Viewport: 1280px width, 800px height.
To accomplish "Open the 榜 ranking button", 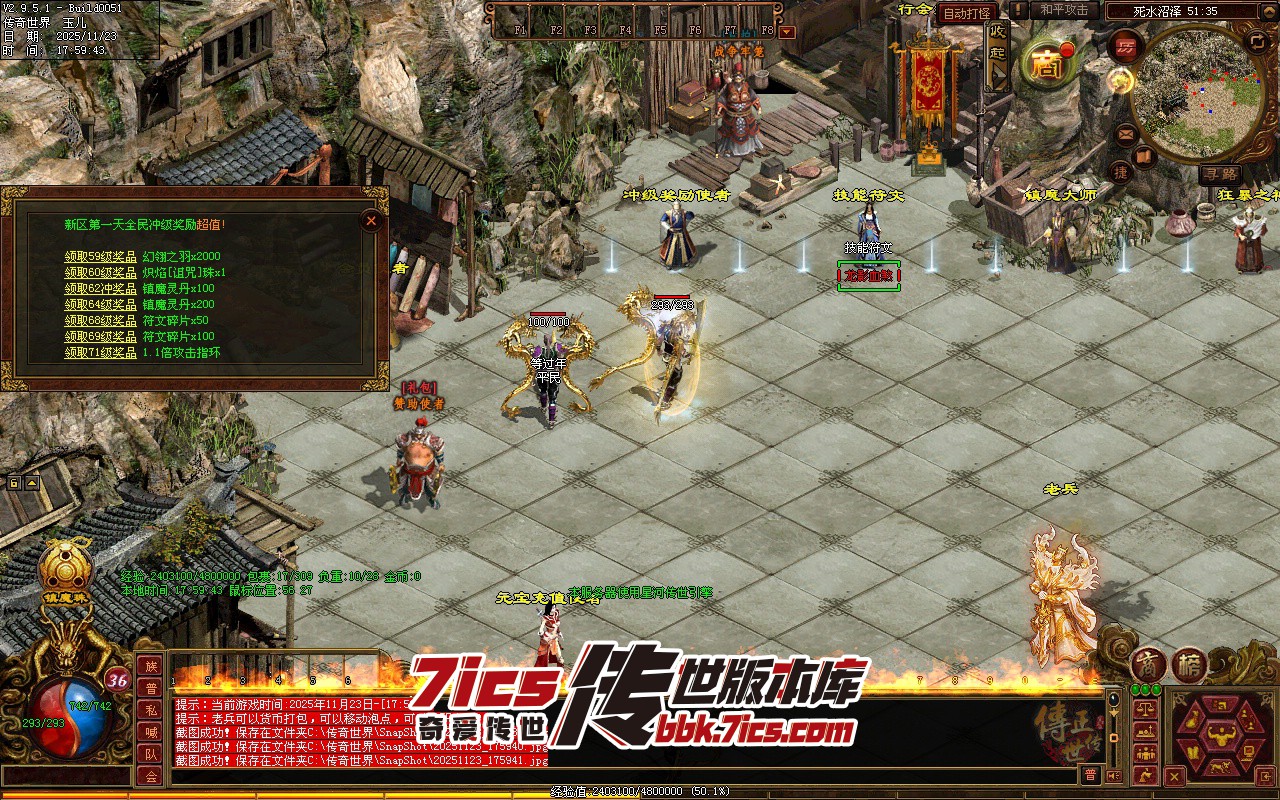I will tap(1189, 665).
